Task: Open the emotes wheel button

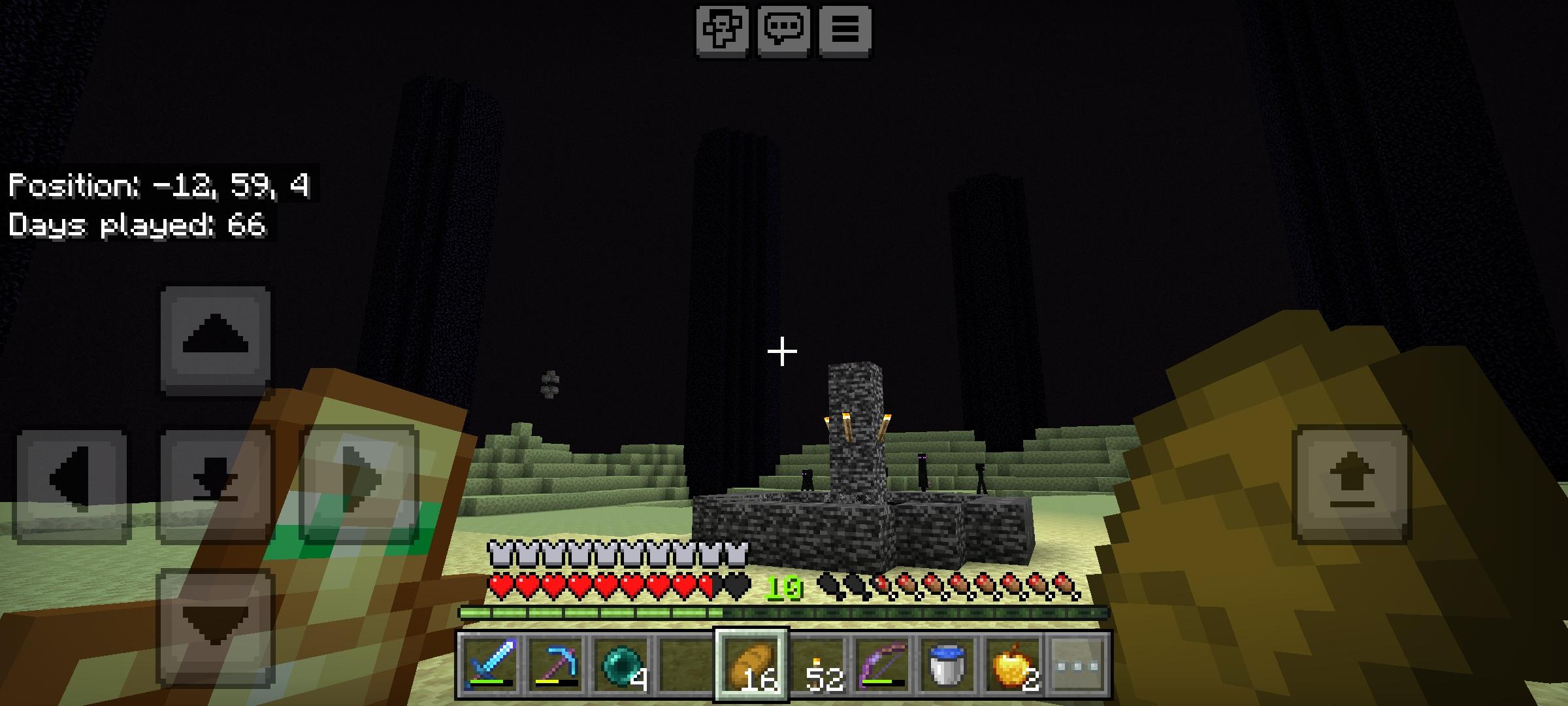Action: pos(721,29)
